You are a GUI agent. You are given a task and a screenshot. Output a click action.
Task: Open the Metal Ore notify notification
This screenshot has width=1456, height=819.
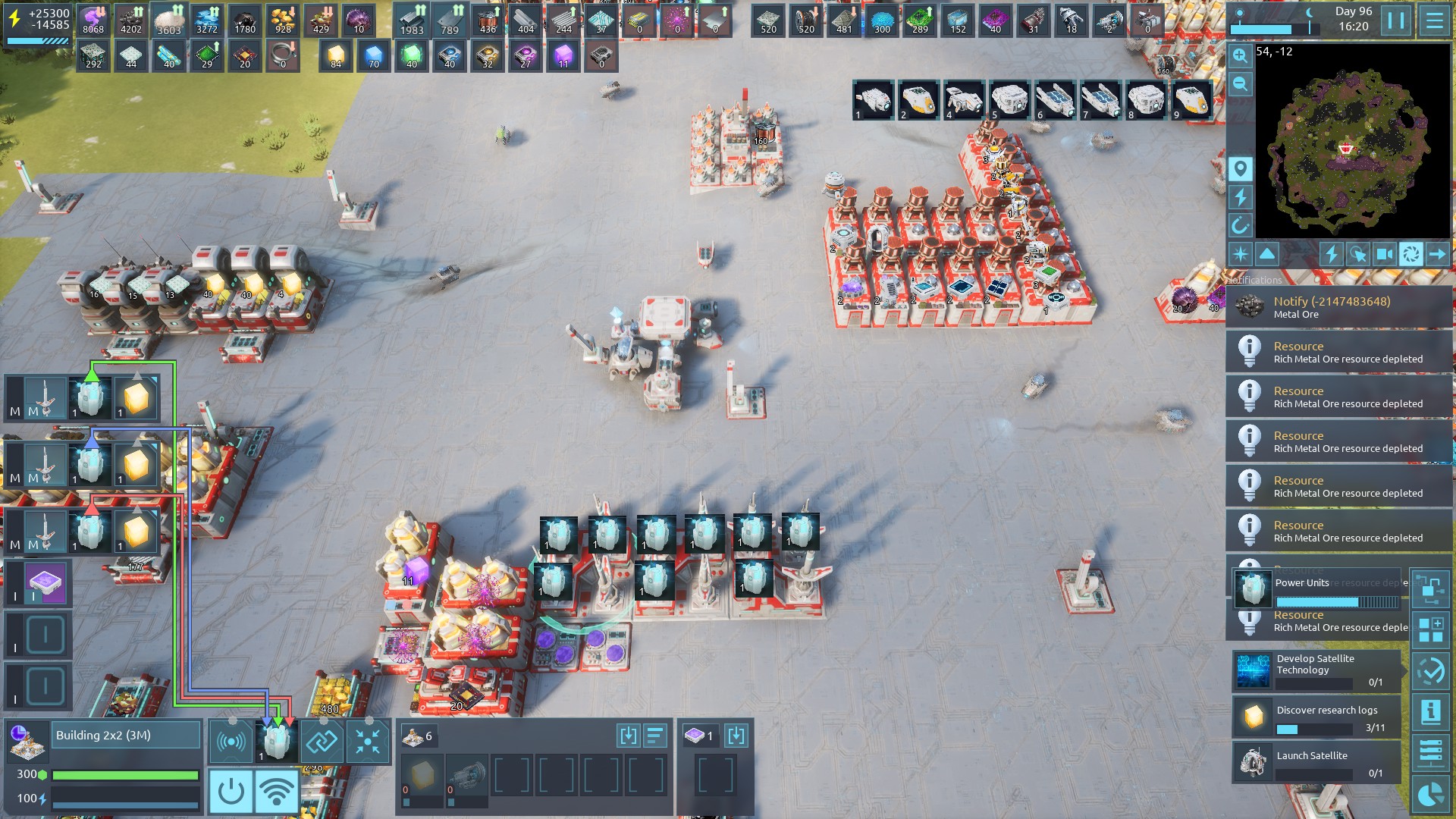[1338, 307]
